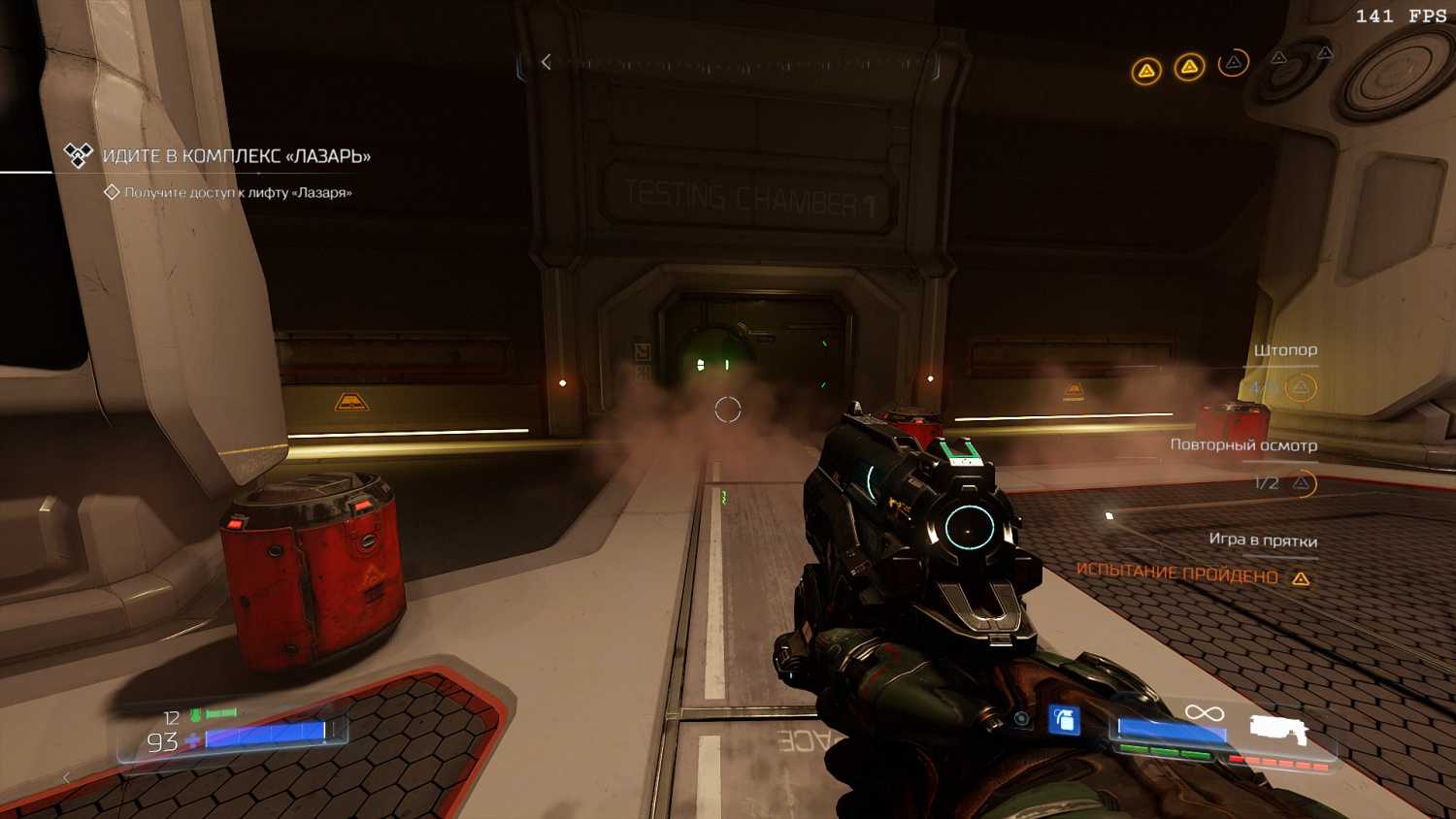
Task: Select the «Игра в прятки» challenge entry
Action: coord(1262,540)
